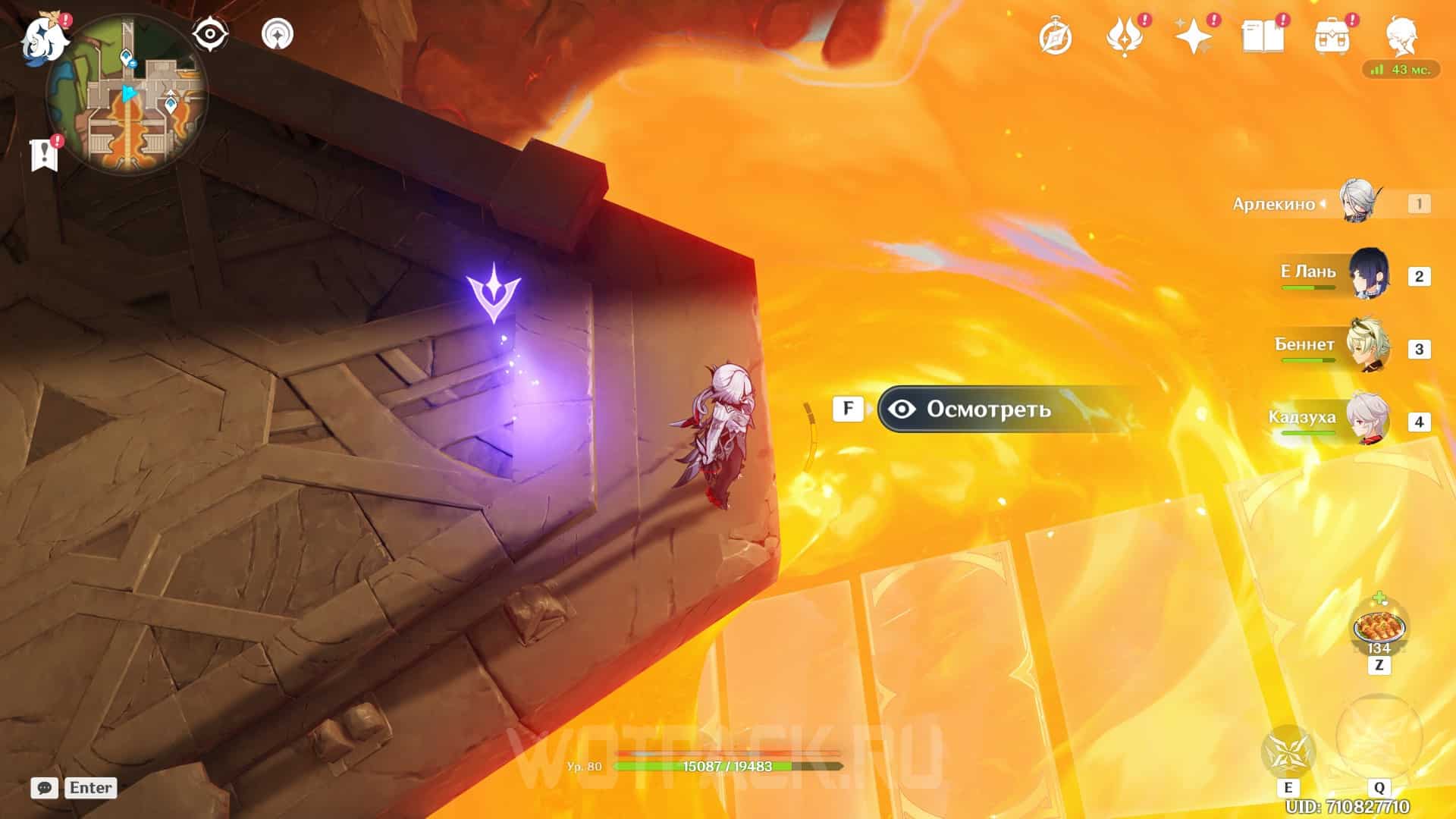Open the Paimon menu icon
The image size is (1456, 819).
[x=44, y=38]
